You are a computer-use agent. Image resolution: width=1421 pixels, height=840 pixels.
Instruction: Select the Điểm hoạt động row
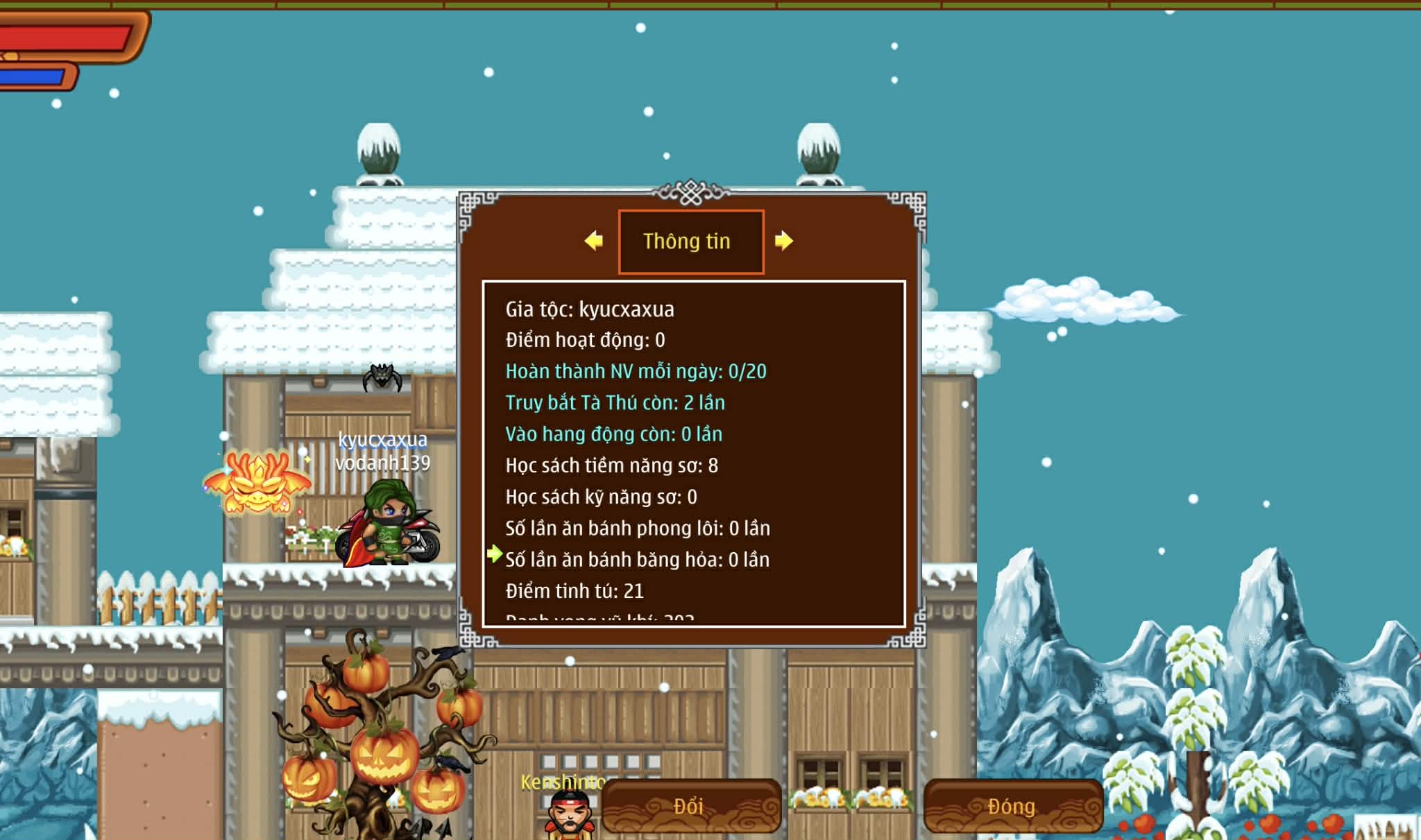click(x=585, y=340)
